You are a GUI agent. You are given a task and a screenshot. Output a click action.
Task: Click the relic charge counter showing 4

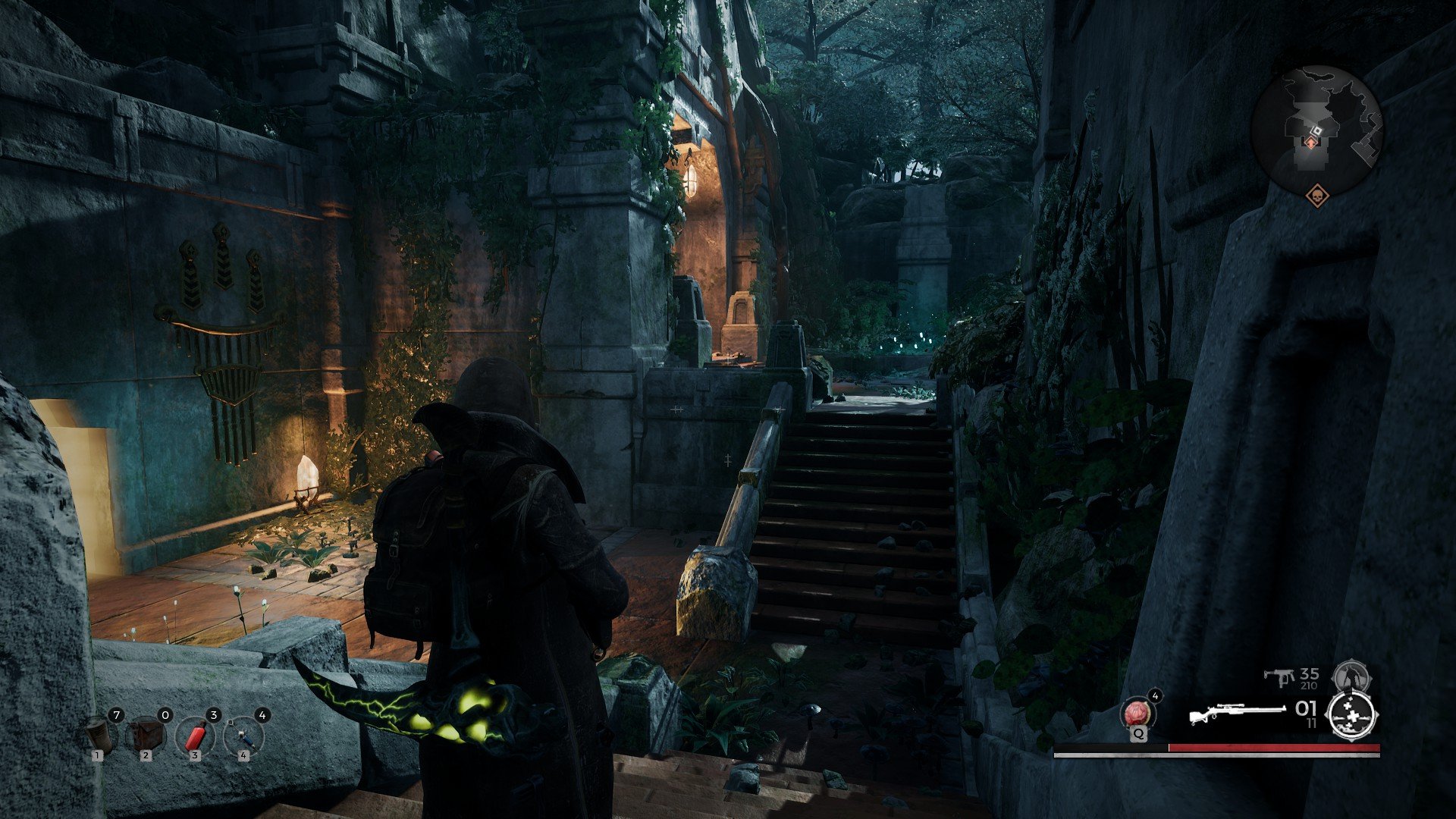[1156, 696]
